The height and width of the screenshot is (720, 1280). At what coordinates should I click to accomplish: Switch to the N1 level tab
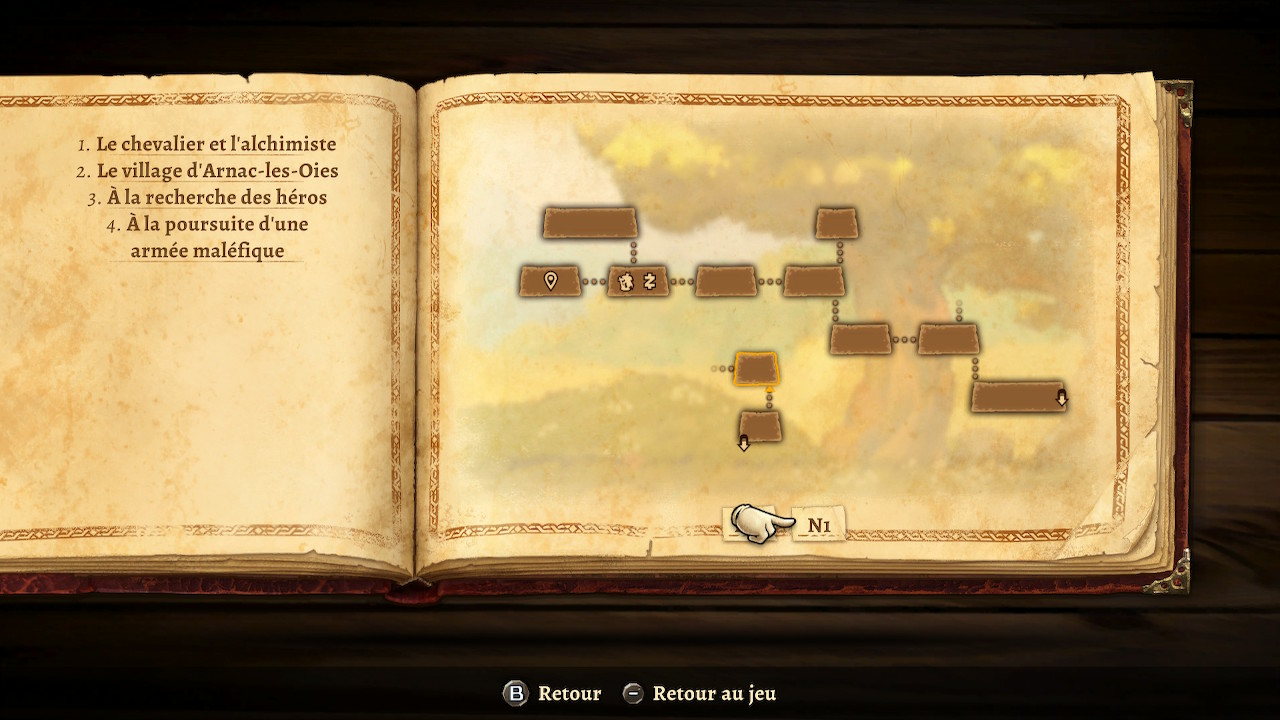819,525
